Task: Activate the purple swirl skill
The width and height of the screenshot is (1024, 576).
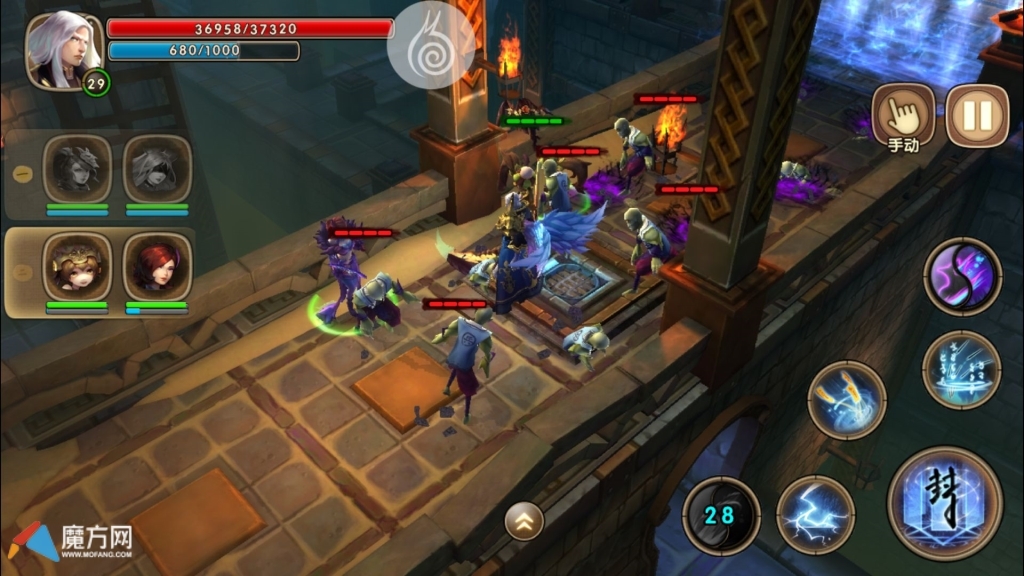Action: [962, 276]
